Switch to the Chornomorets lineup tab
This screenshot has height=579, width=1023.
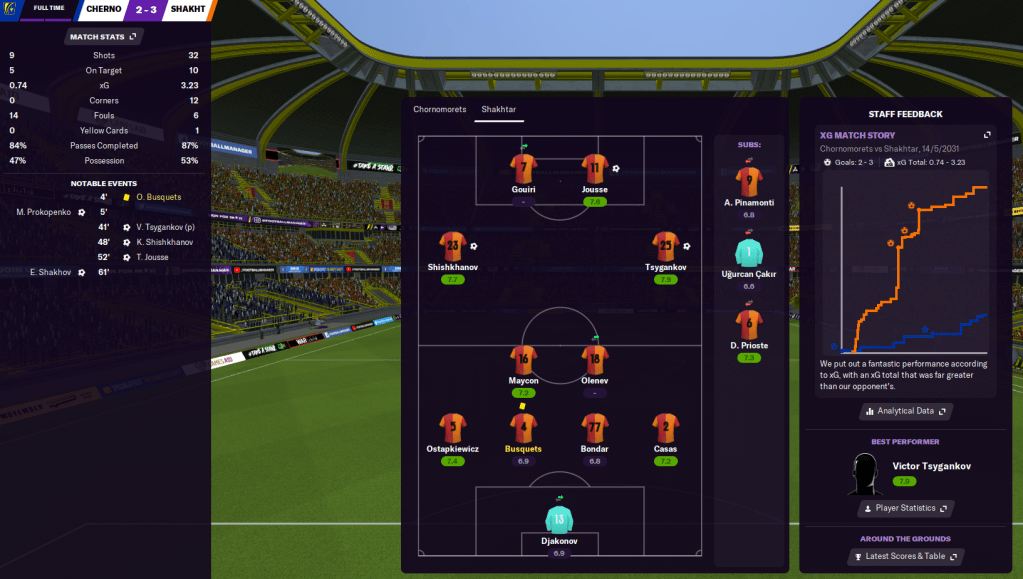(440, 109)
